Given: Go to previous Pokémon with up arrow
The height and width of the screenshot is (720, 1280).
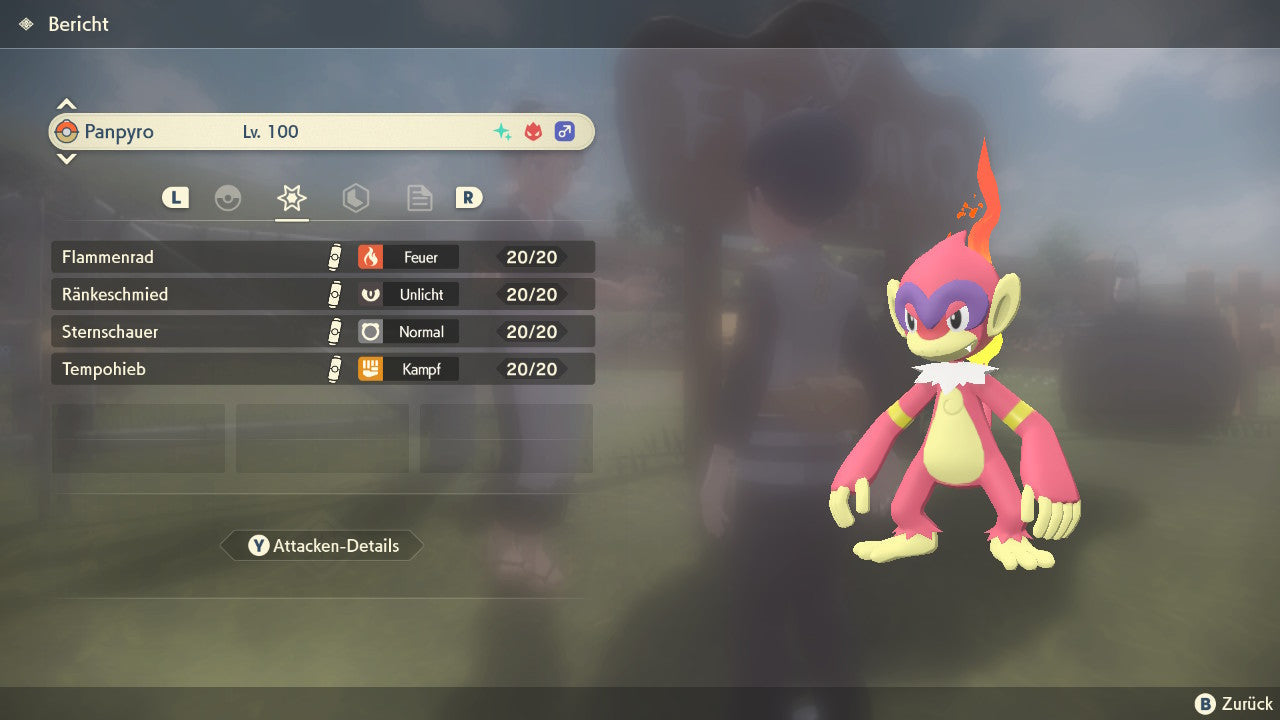Looking at the screenshot, I should tap(66, 104).
